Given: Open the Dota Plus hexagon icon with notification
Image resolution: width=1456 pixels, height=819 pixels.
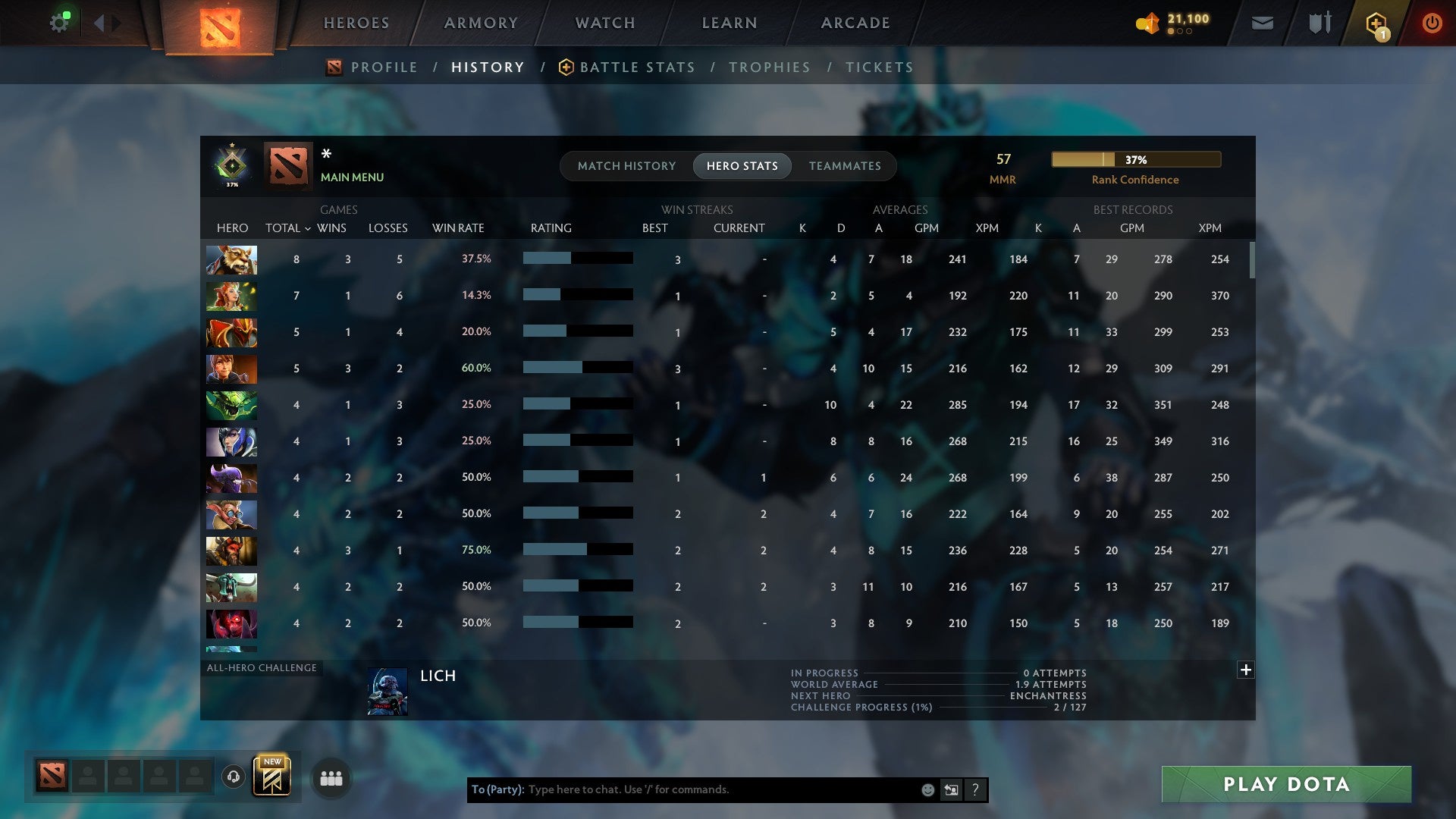Looking at the screenshot, I should pyautogui.click(x=1376, y=23).
